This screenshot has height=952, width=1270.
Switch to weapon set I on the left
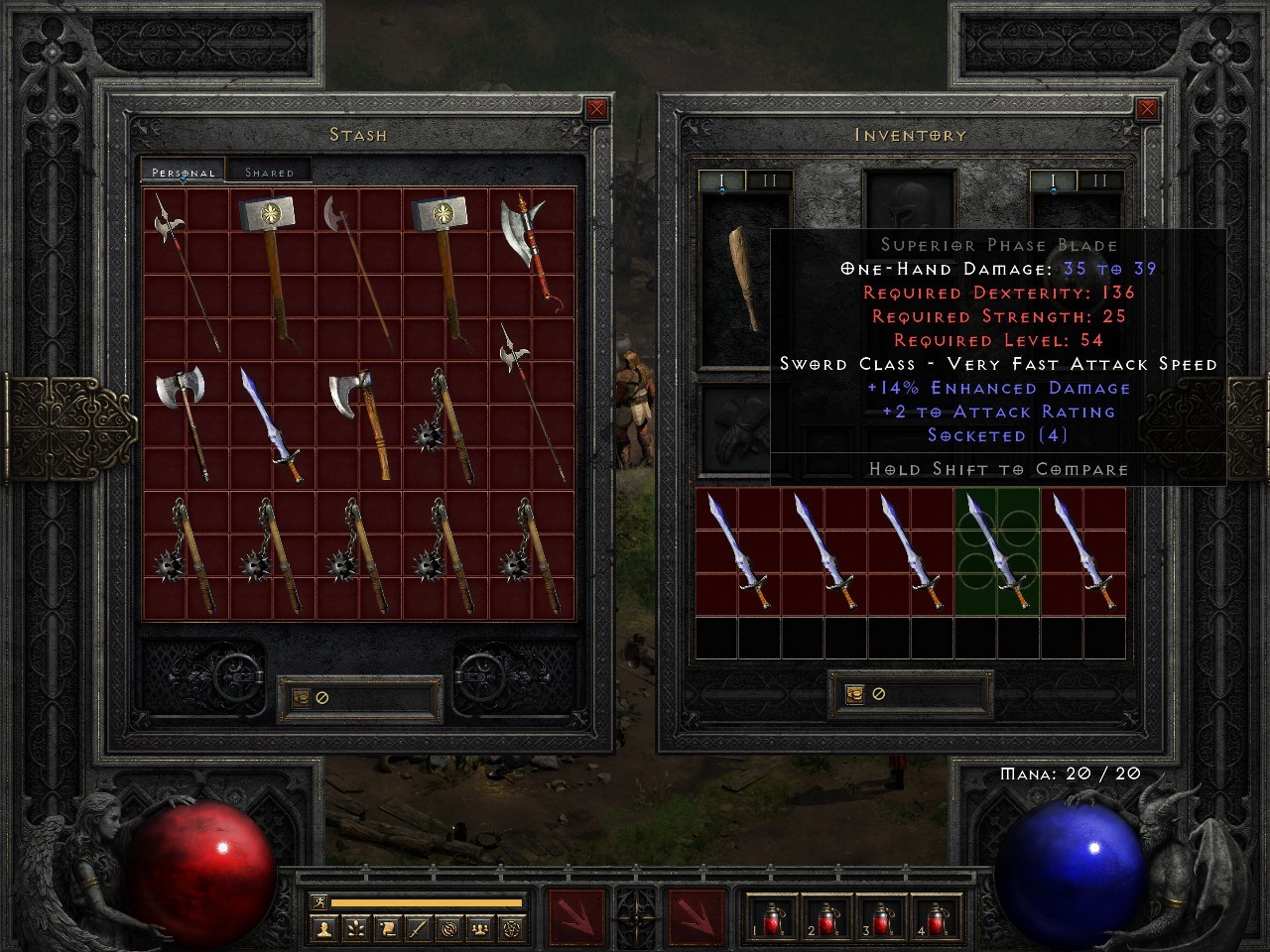721,178
